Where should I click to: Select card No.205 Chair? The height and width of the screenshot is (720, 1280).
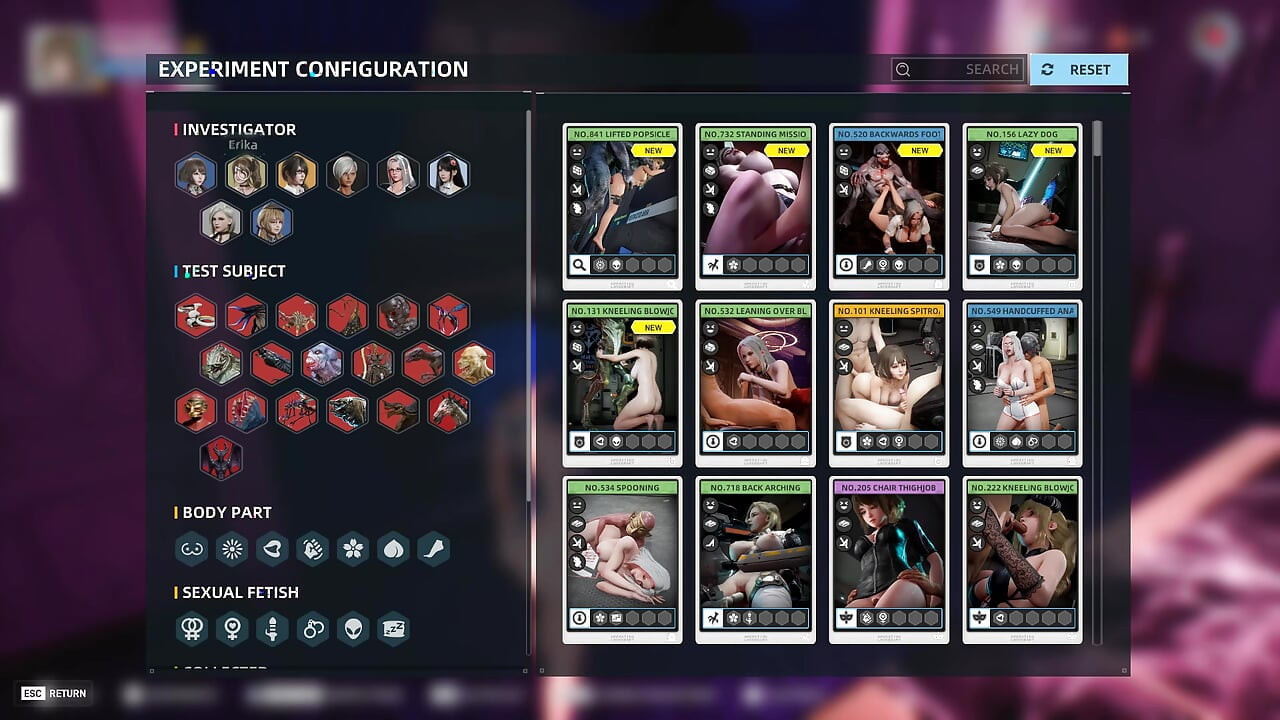889,560
